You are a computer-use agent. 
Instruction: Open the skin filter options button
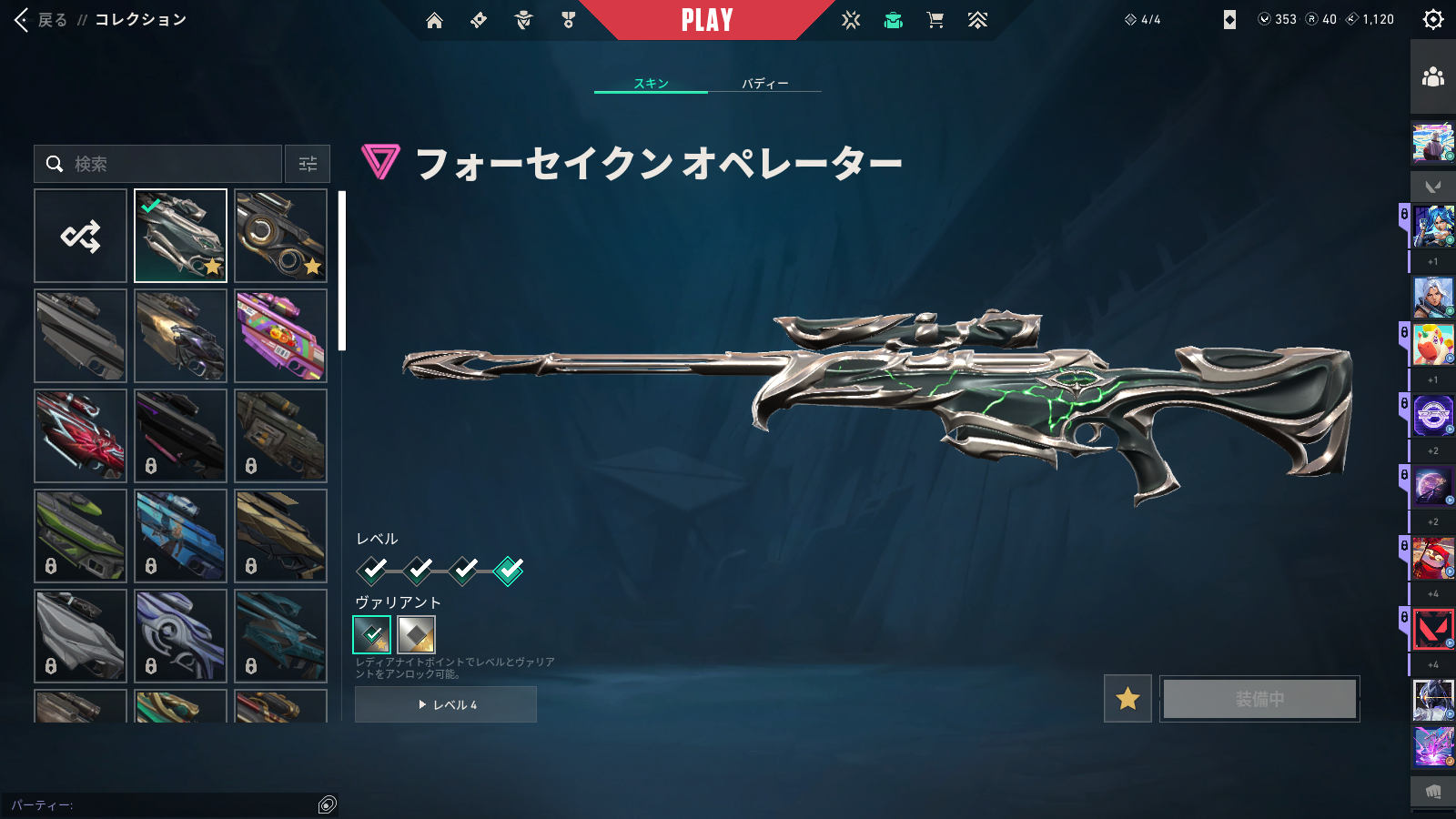tap(308, 164)
